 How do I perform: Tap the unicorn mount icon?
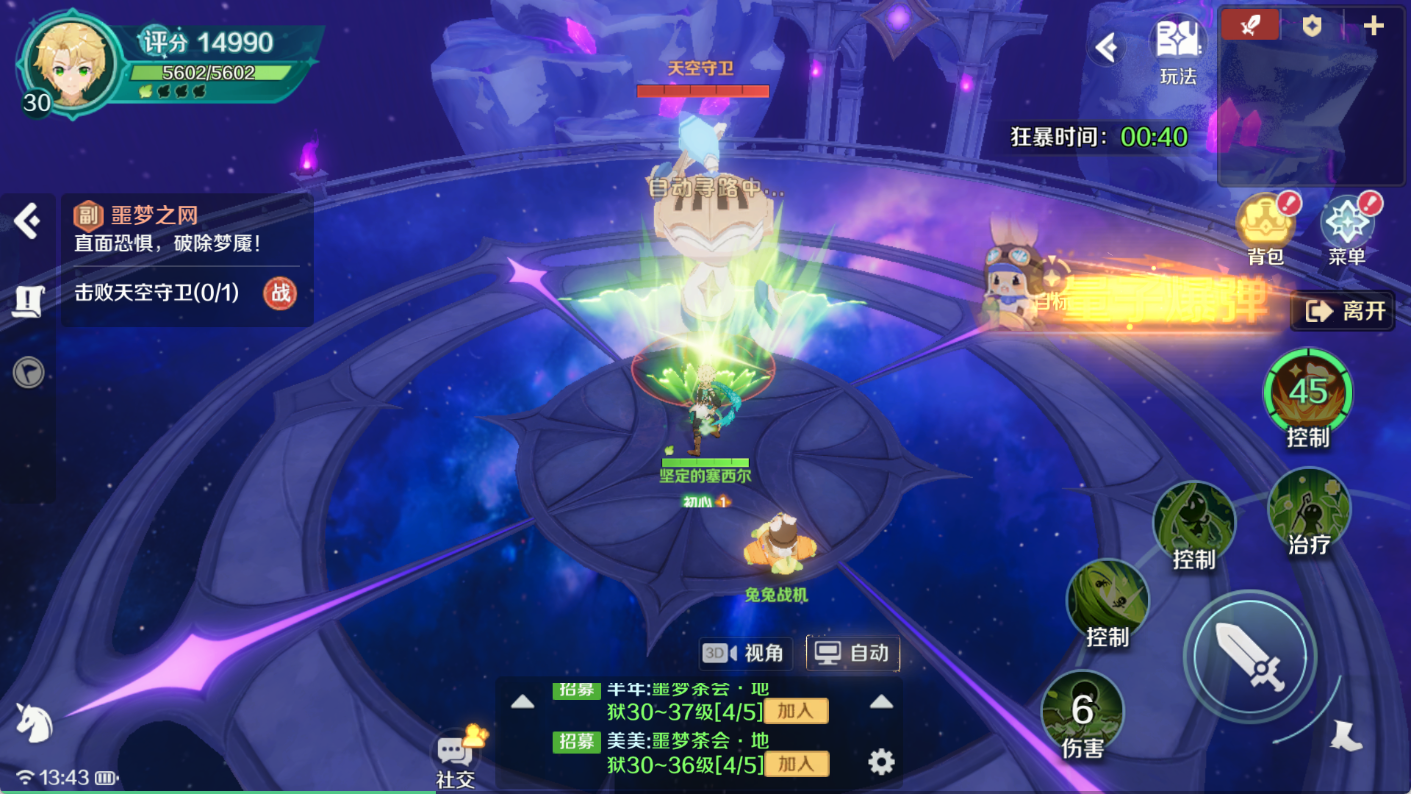pos(34,721)
